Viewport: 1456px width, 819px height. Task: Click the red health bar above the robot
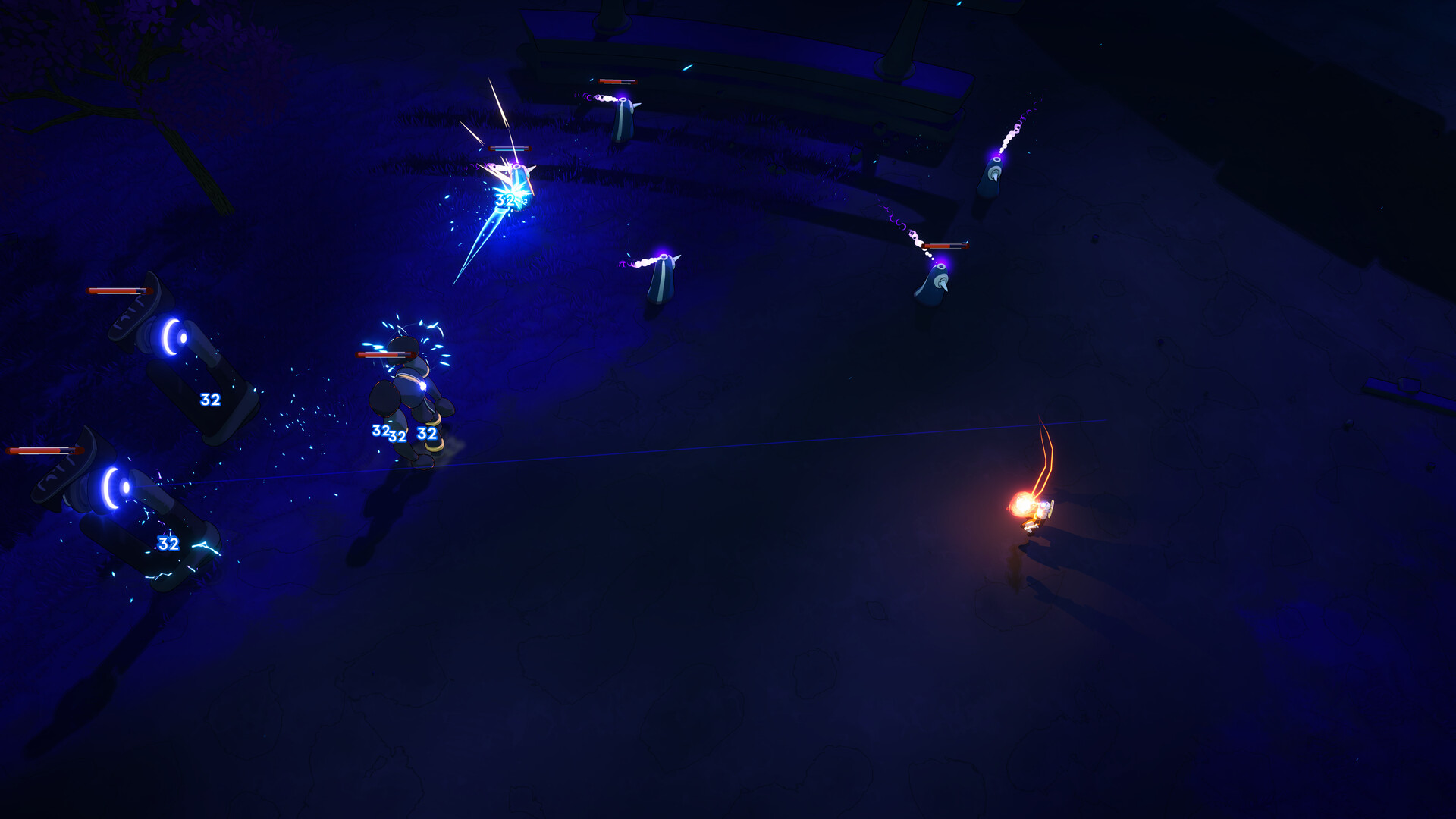pos(385,354)
